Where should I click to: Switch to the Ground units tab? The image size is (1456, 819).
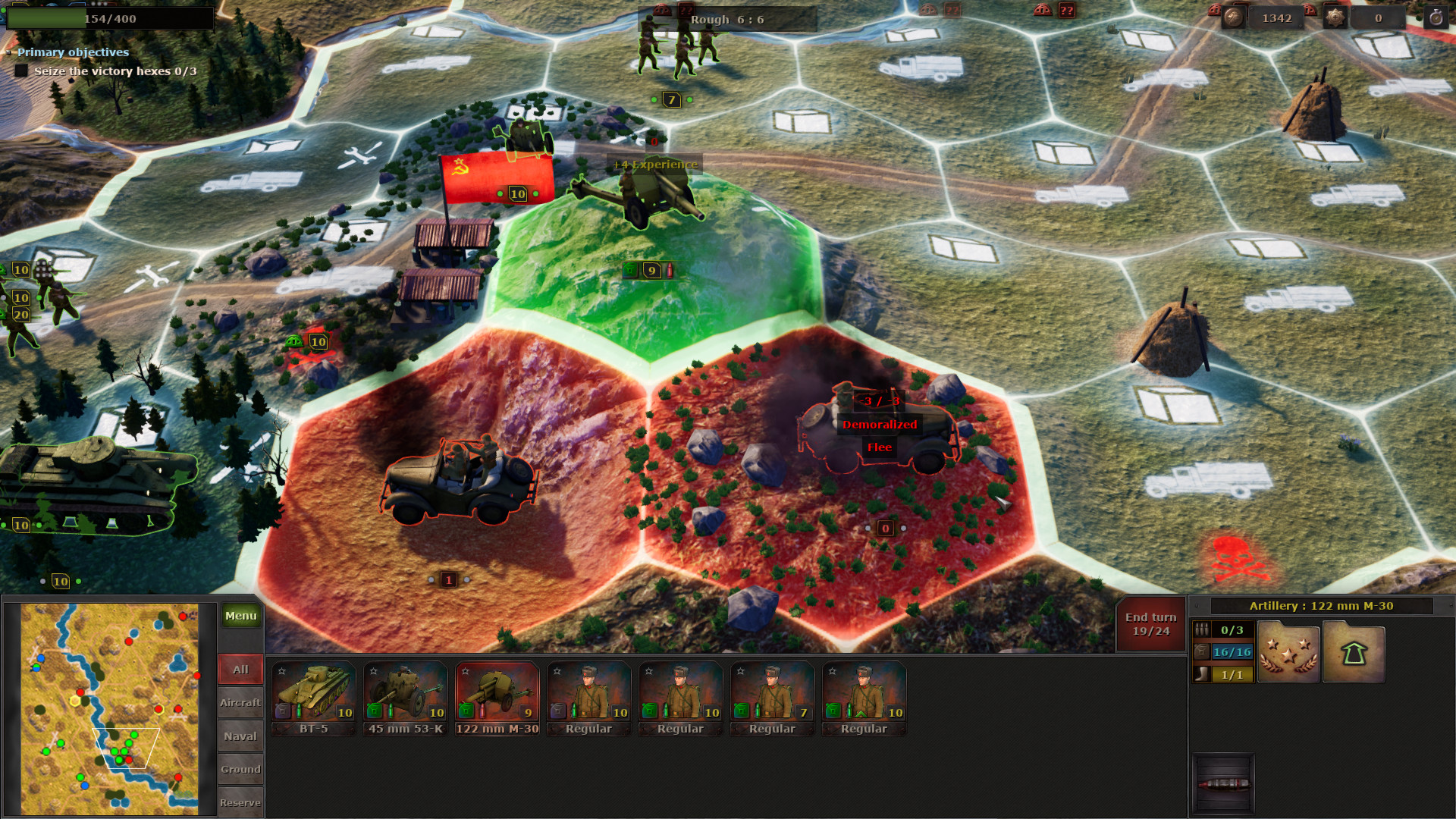click(240, 769)
